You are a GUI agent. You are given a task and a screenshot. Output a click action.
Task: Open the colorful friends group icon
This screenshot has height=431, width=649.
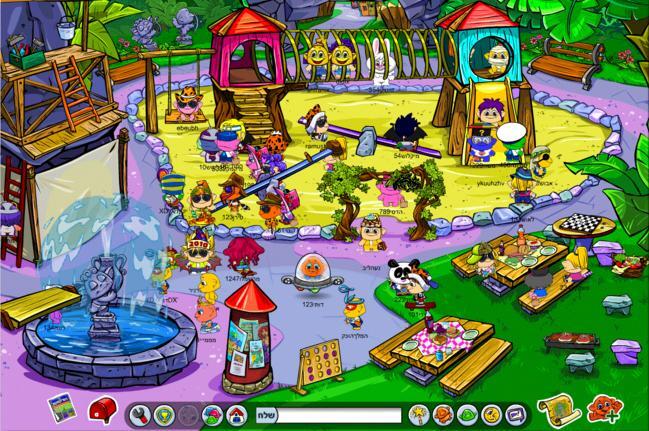[211, 413]
